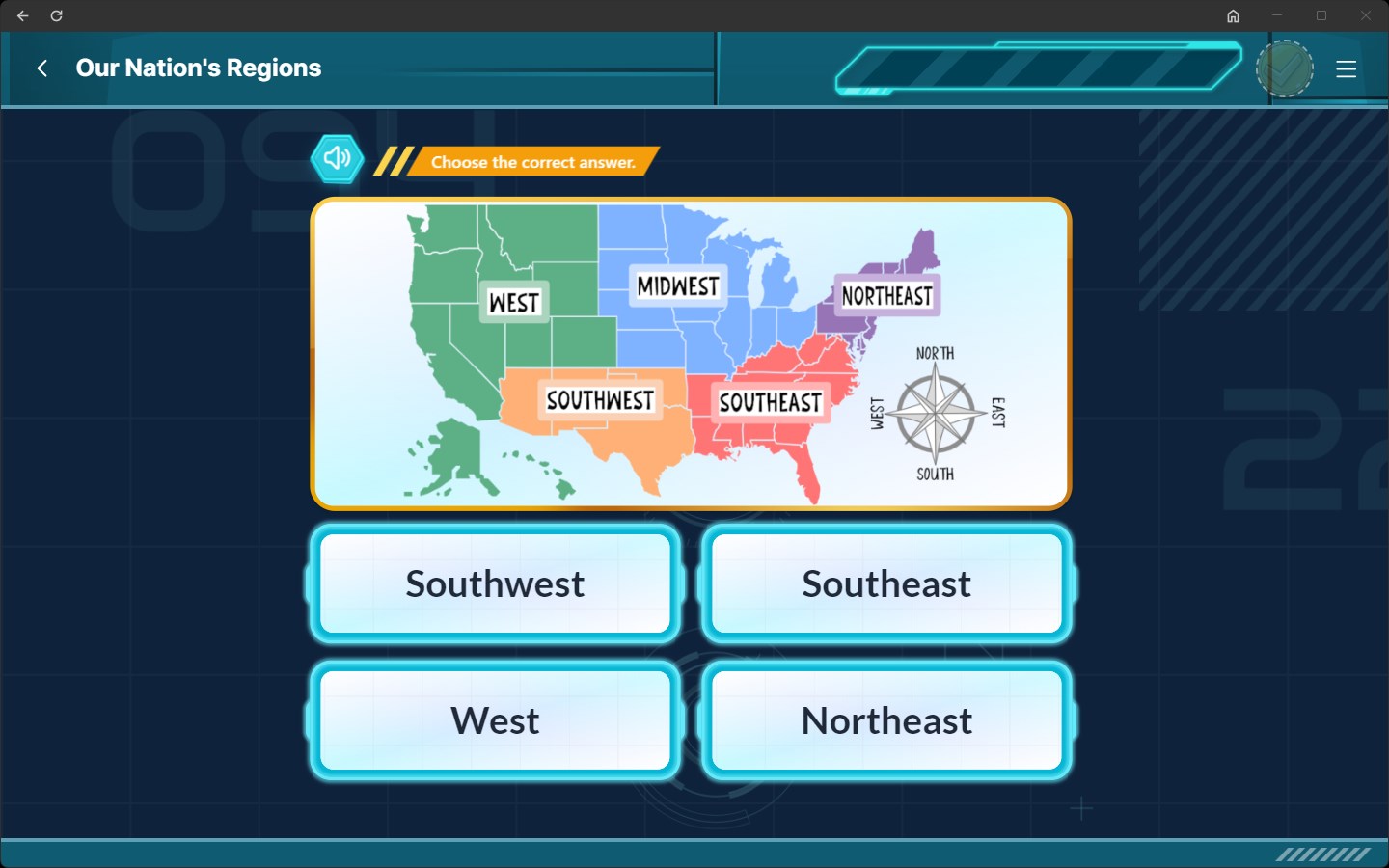Open the hamburger menu
The image size is (1389, 868).
click(x=1347, y=68)
